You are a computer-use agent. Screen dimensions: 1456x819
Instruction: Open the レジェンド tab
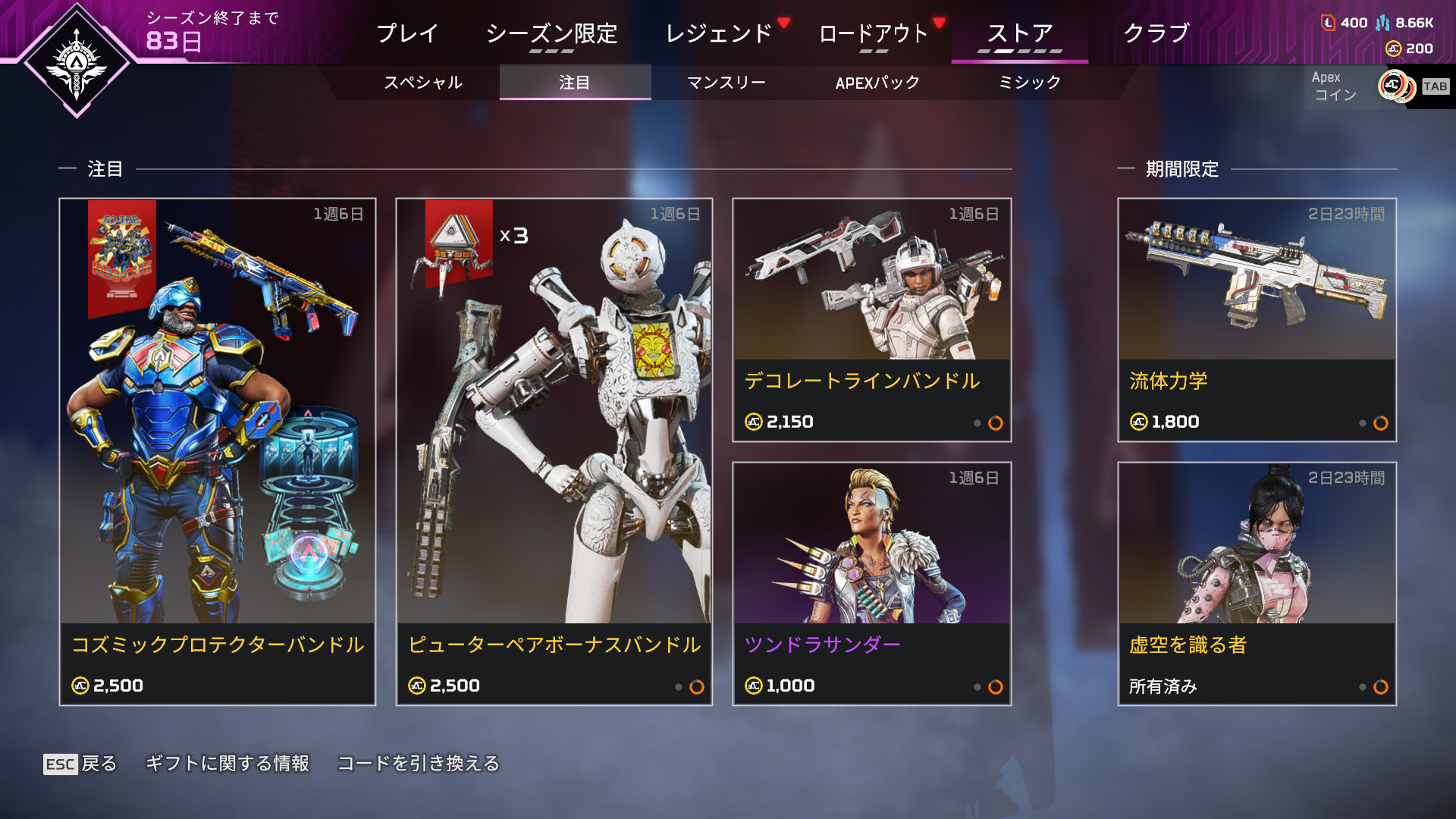[x=718, y=33]
